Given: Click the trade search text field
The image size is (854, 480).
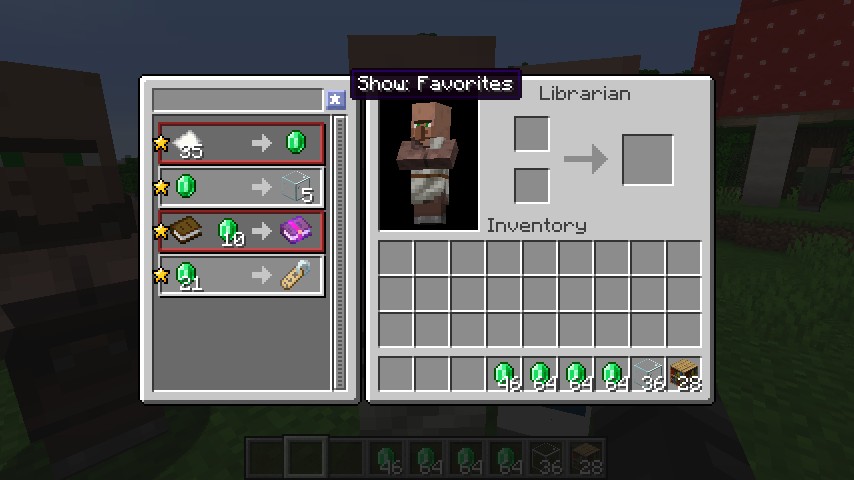Looking at the screenshot, I should 237,100.
